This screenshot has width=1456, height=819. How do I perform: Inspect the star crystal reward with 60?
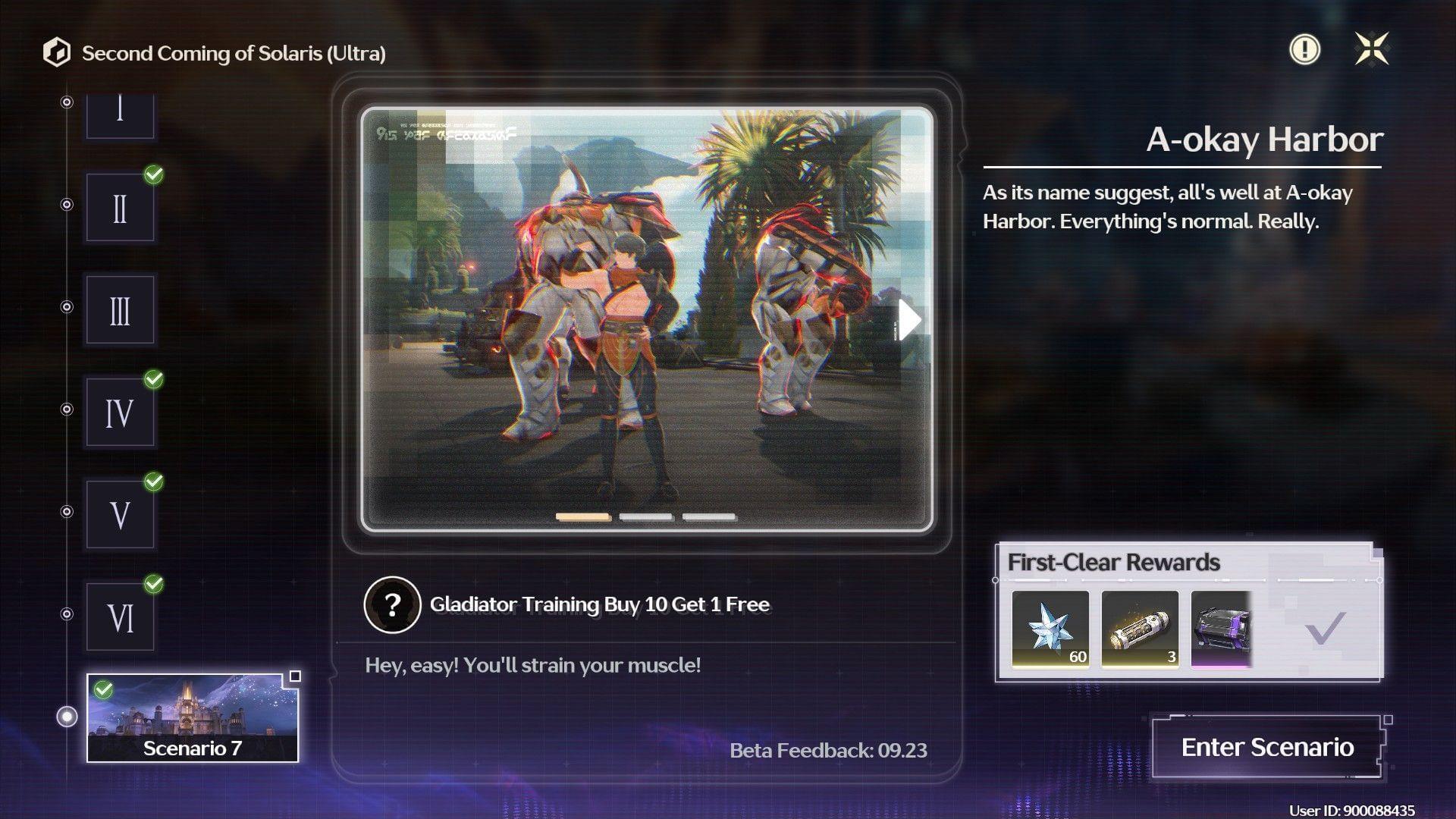click(1050, 629)
